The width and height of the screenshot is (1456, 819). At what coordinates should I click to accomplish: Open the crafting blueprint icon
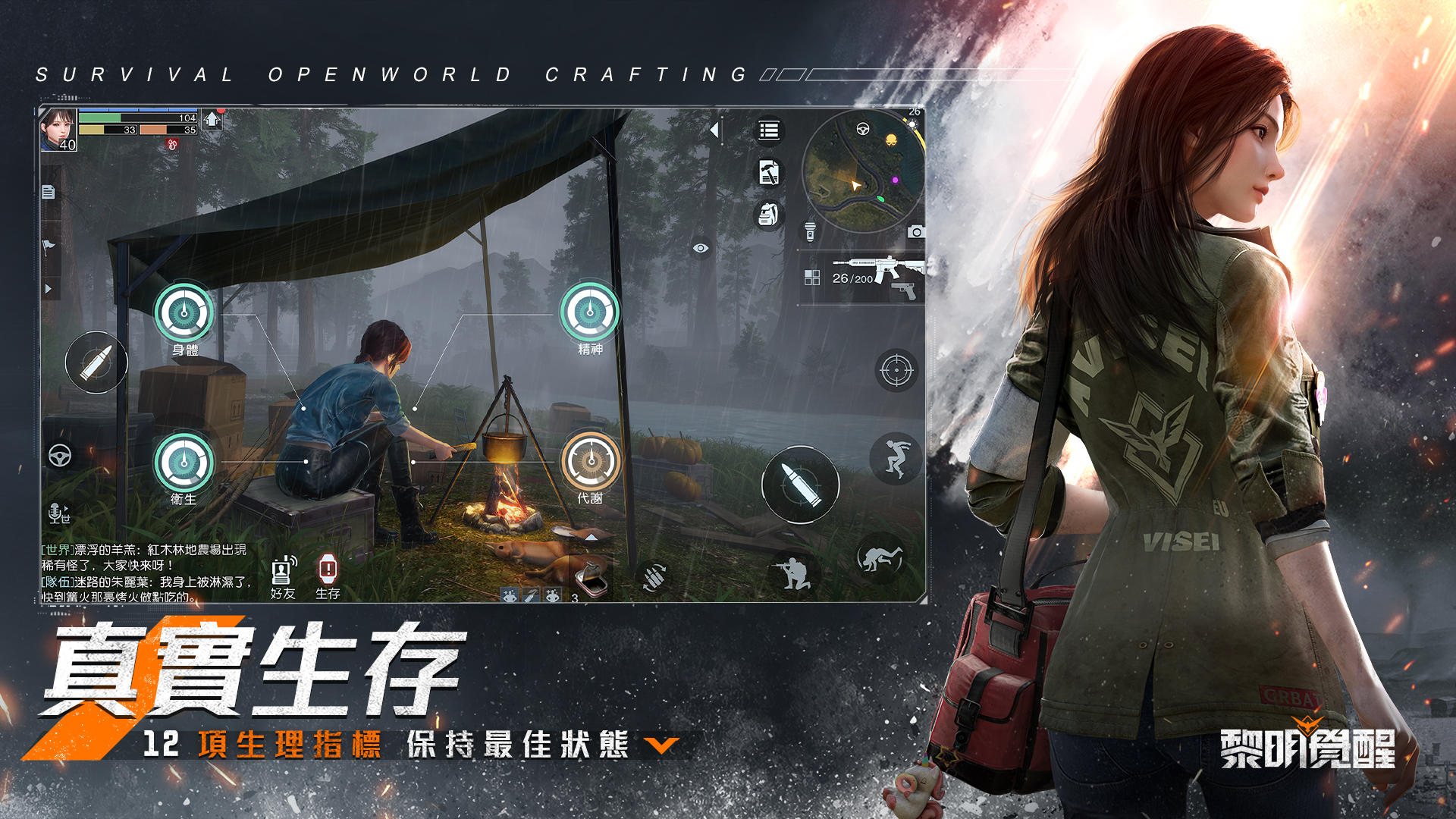pyautogui.click(x=769, y=172)
